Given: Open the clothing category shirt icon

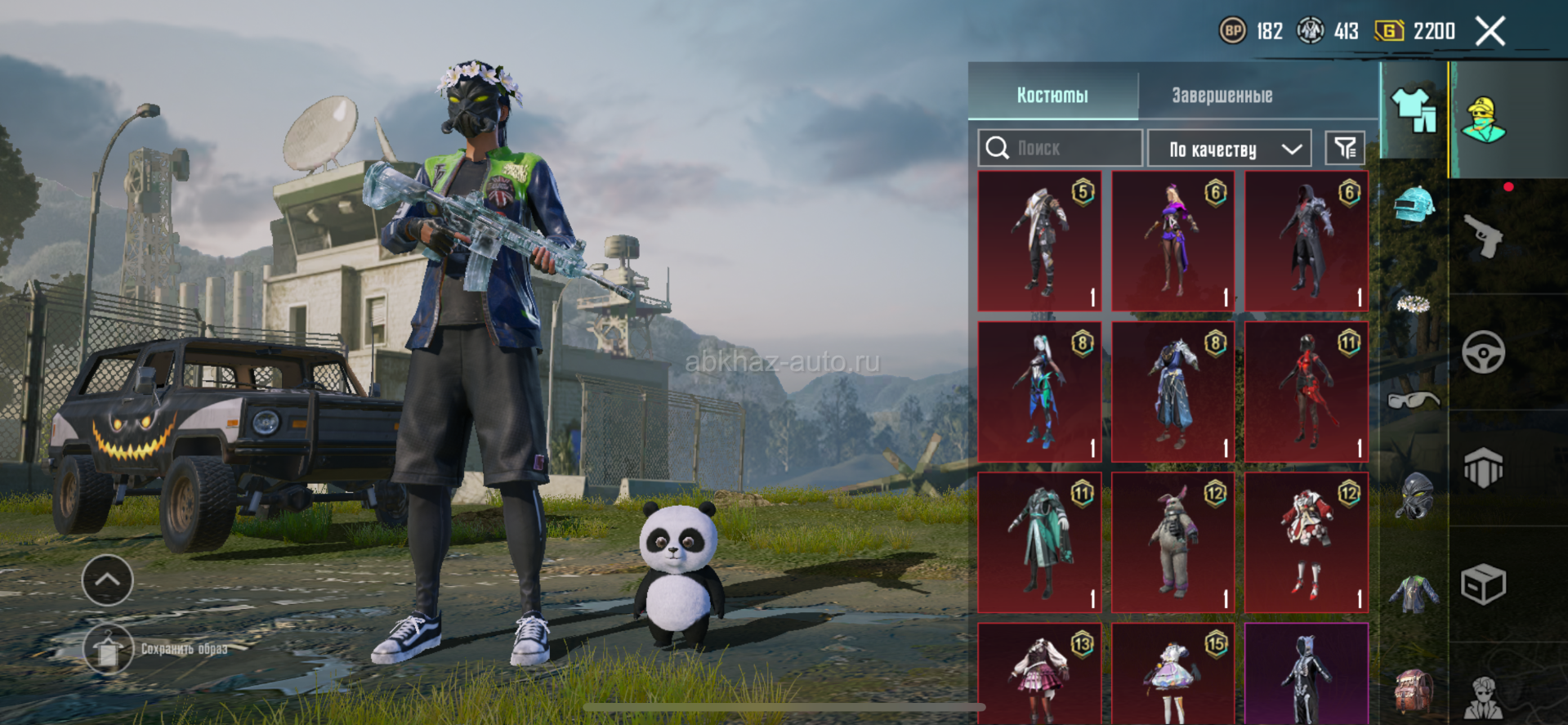Looking at the screenshot, I should [x=1414, y=110].
